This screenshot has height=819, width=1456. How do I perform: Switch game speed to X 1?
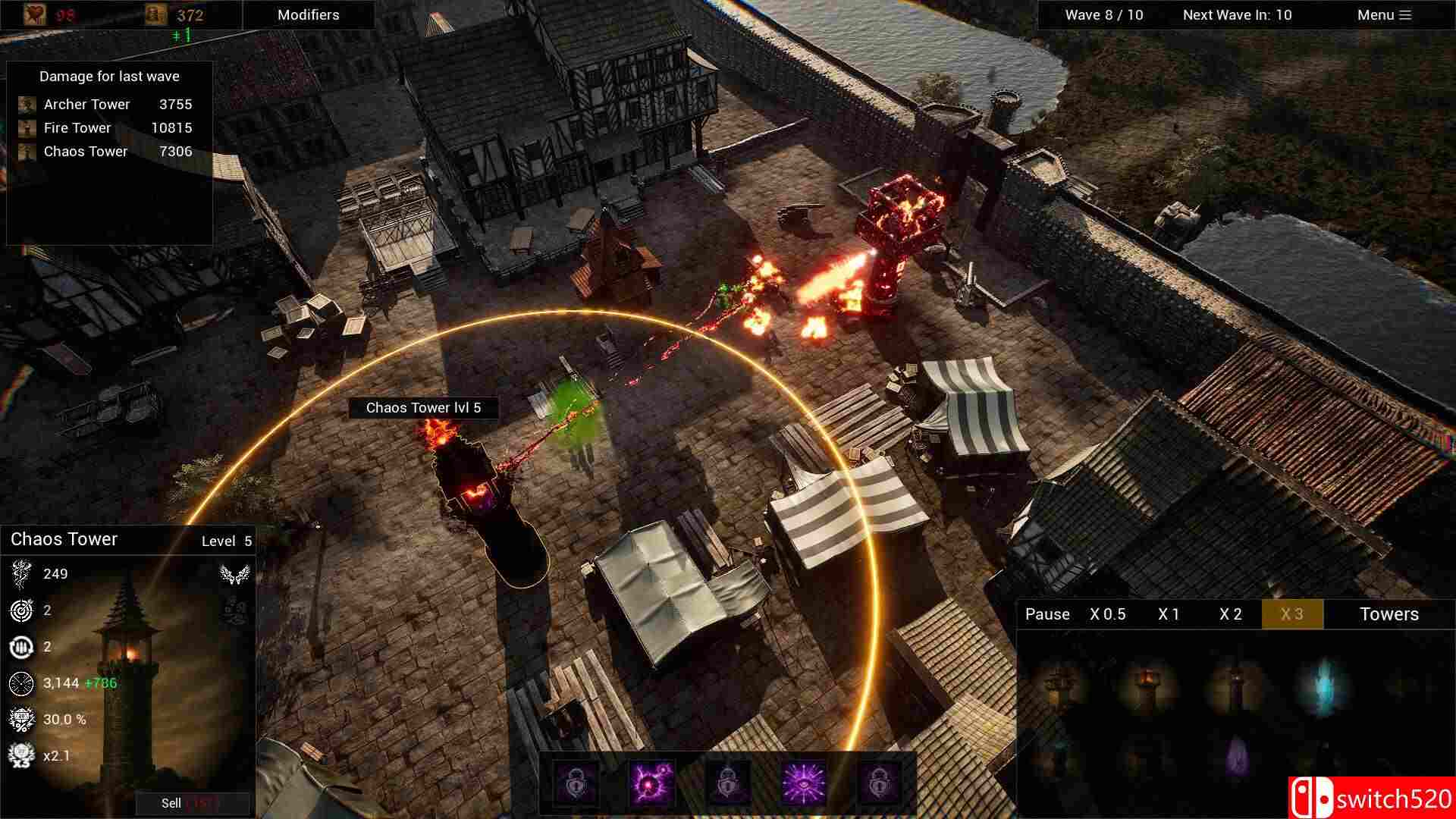[1168, 614]
